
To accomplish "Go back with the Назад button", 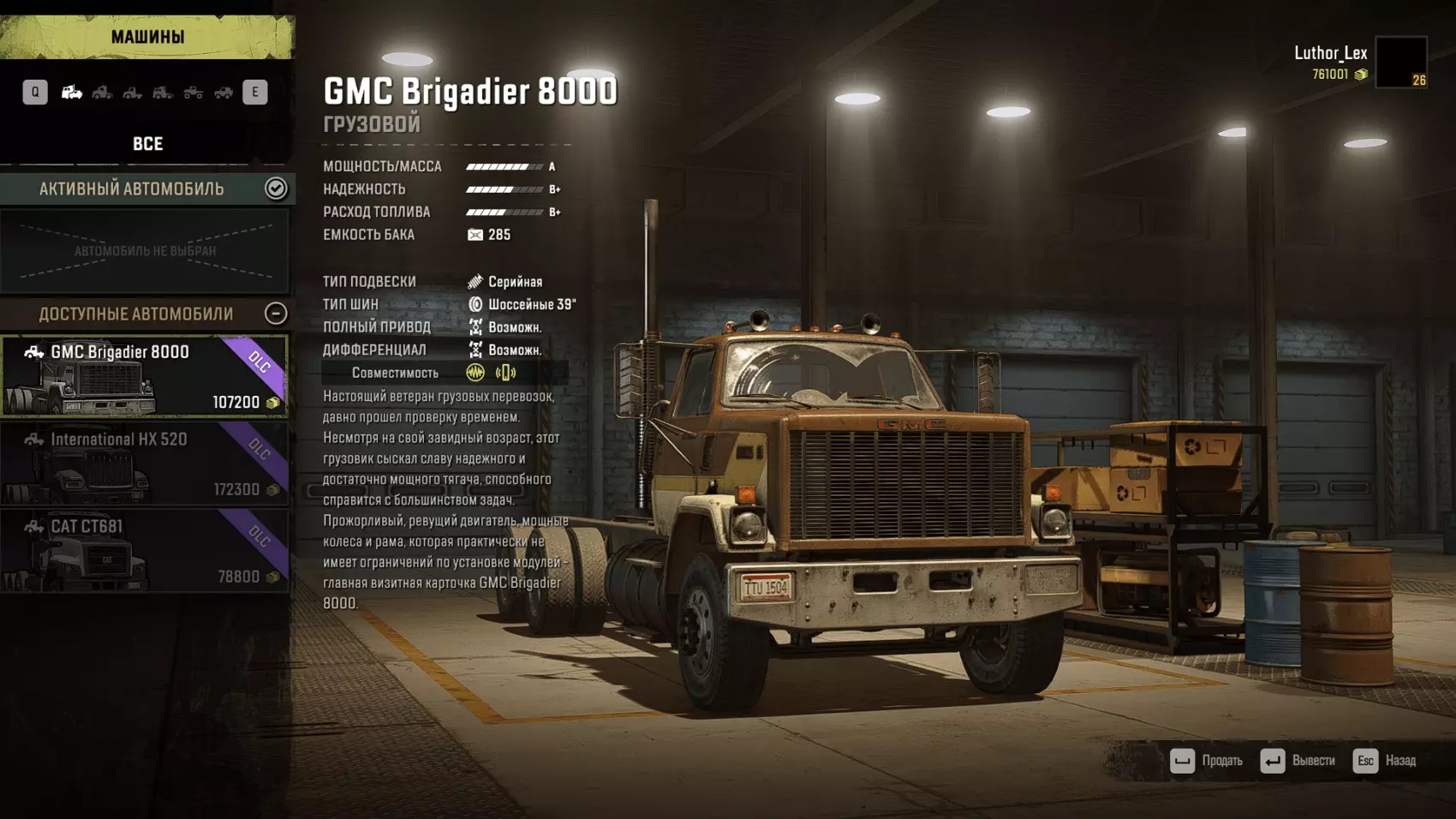I will click(1385, 761).
